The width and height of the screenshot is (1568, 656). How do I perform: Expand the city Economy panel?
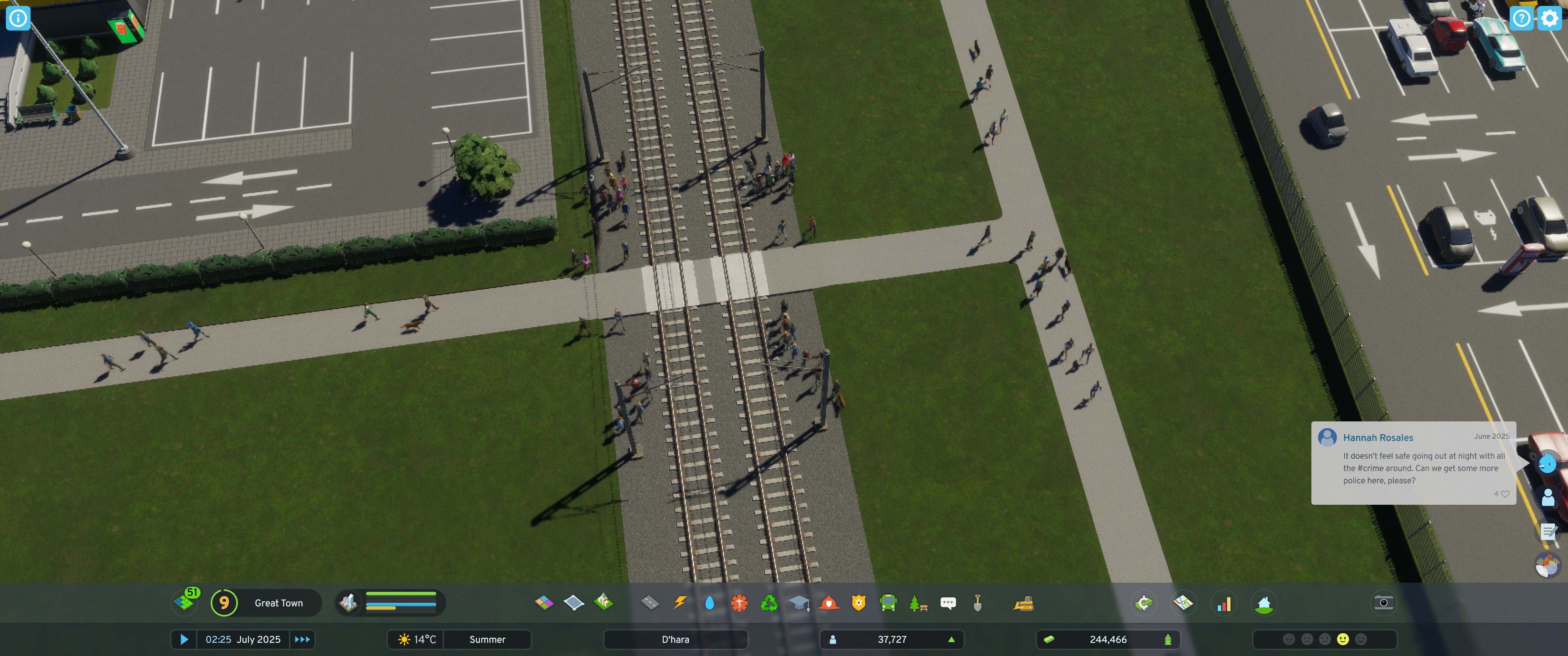coord(1145,602)
